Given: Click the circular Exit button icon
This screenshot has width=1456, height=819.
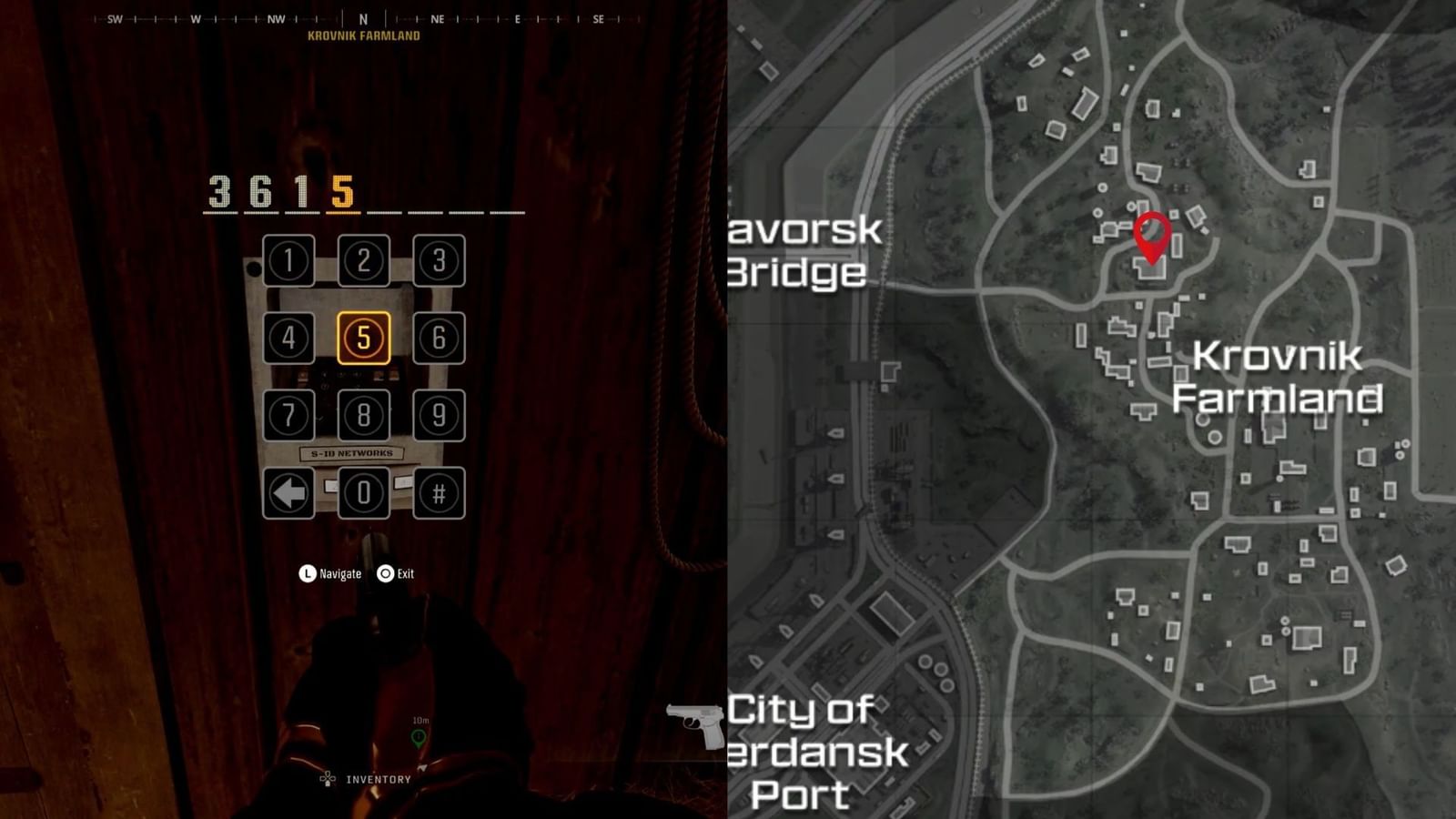Looking at the screenshot, I should [386, 573].
